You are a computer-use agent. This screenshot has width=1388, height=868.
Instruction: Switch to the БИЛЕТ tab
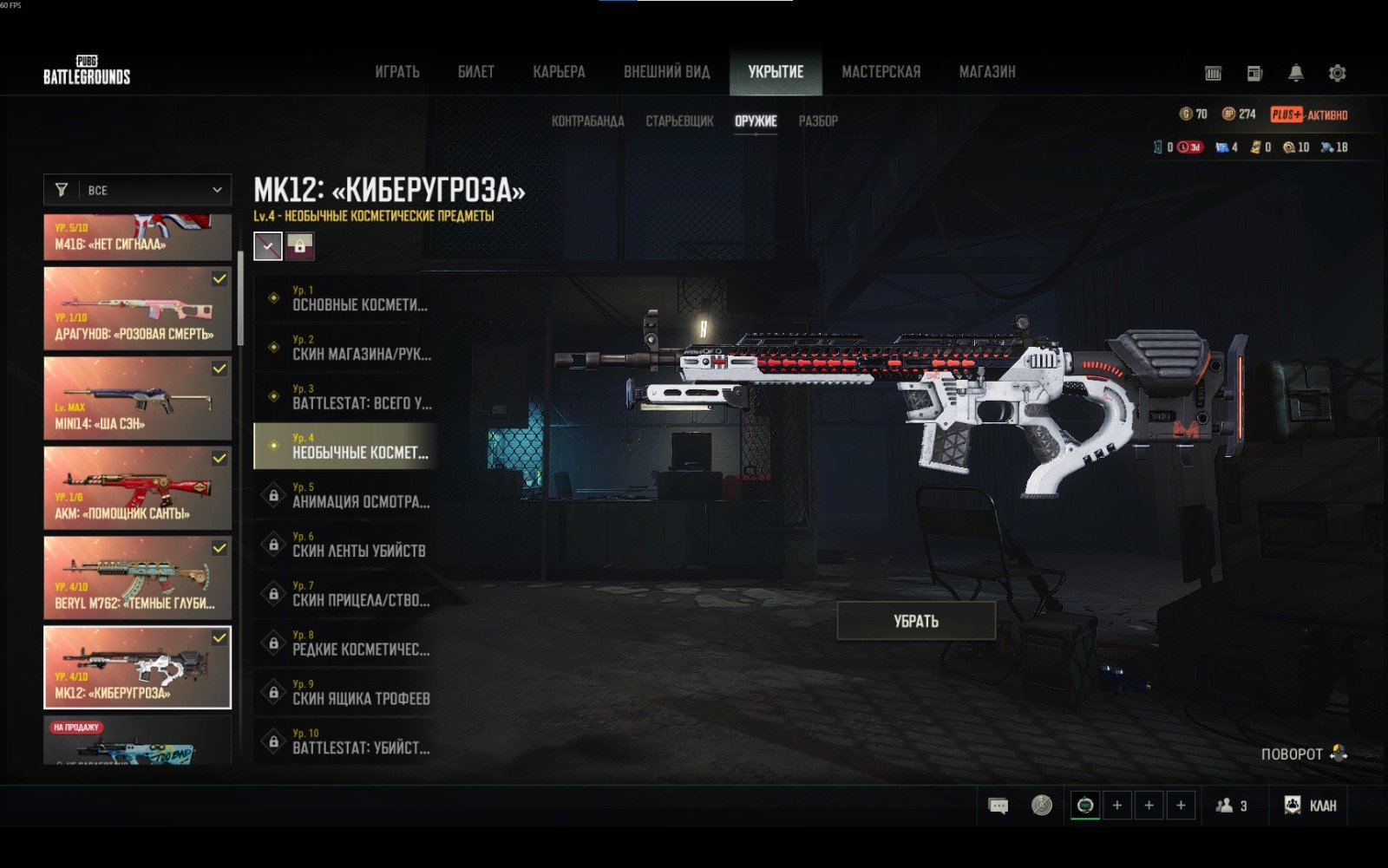point(476,72)
